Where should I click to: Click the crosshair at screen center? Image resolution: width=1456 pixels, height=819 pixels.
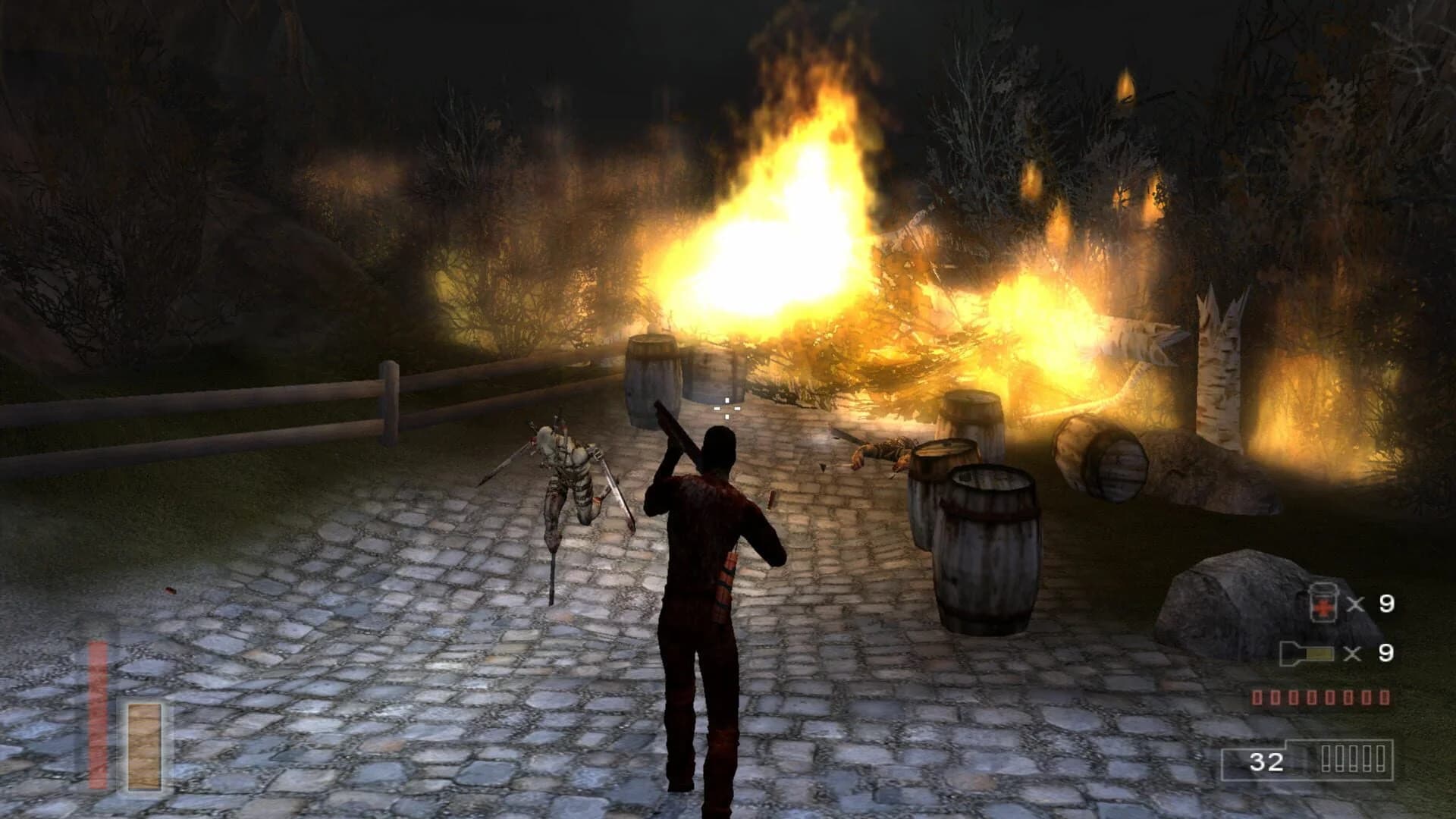coord(726,410)
